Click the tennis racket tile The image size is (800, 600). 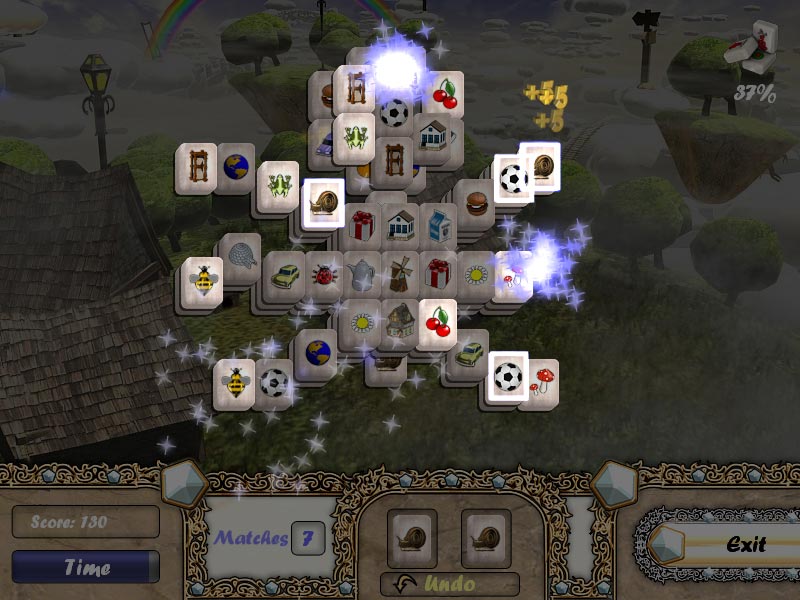(x=238, y=253)
